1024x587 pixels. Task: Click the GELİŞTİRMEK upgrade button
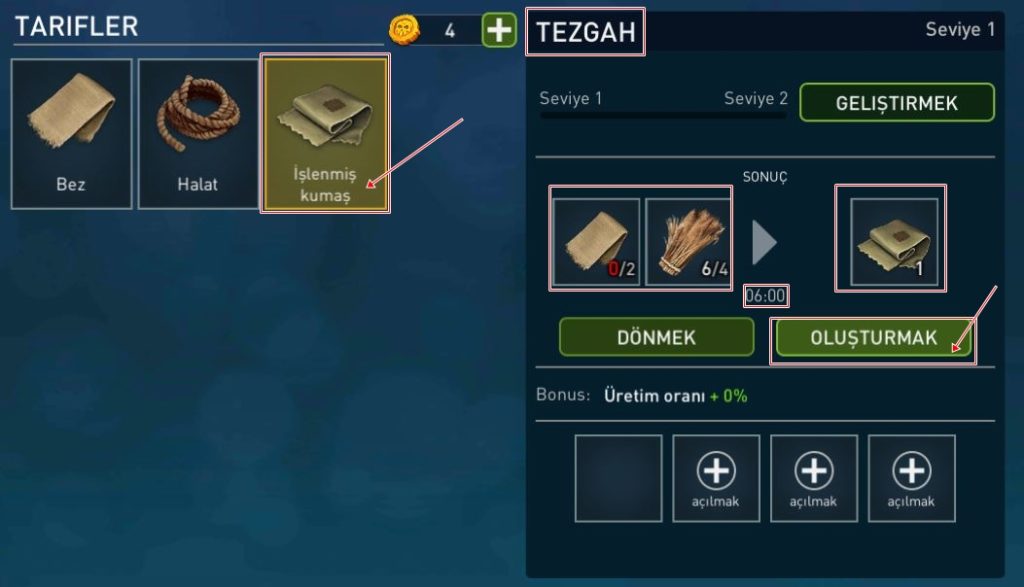click(x=897, y=102)
